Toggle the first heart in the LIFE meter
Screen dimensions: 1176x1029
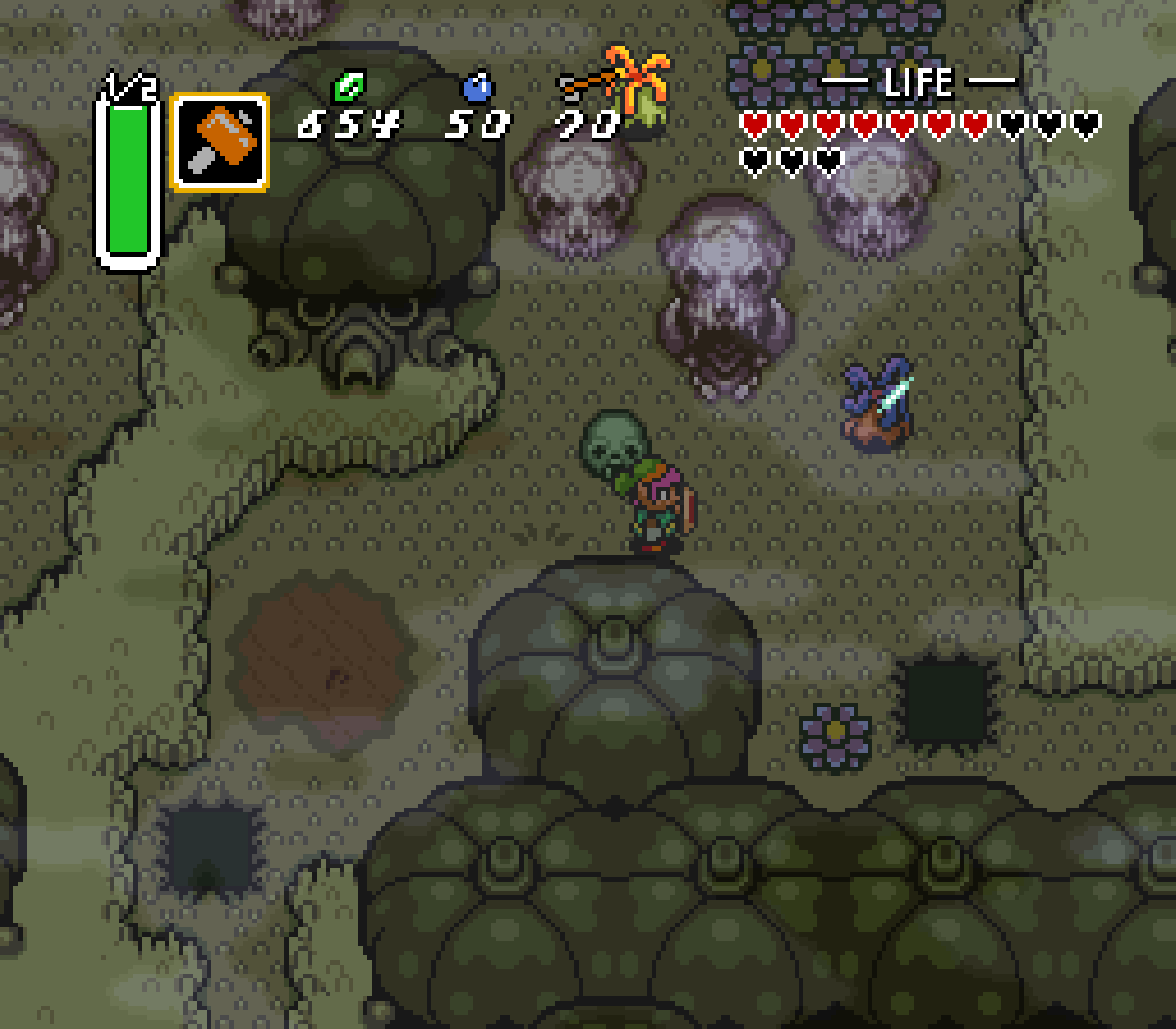754,124
